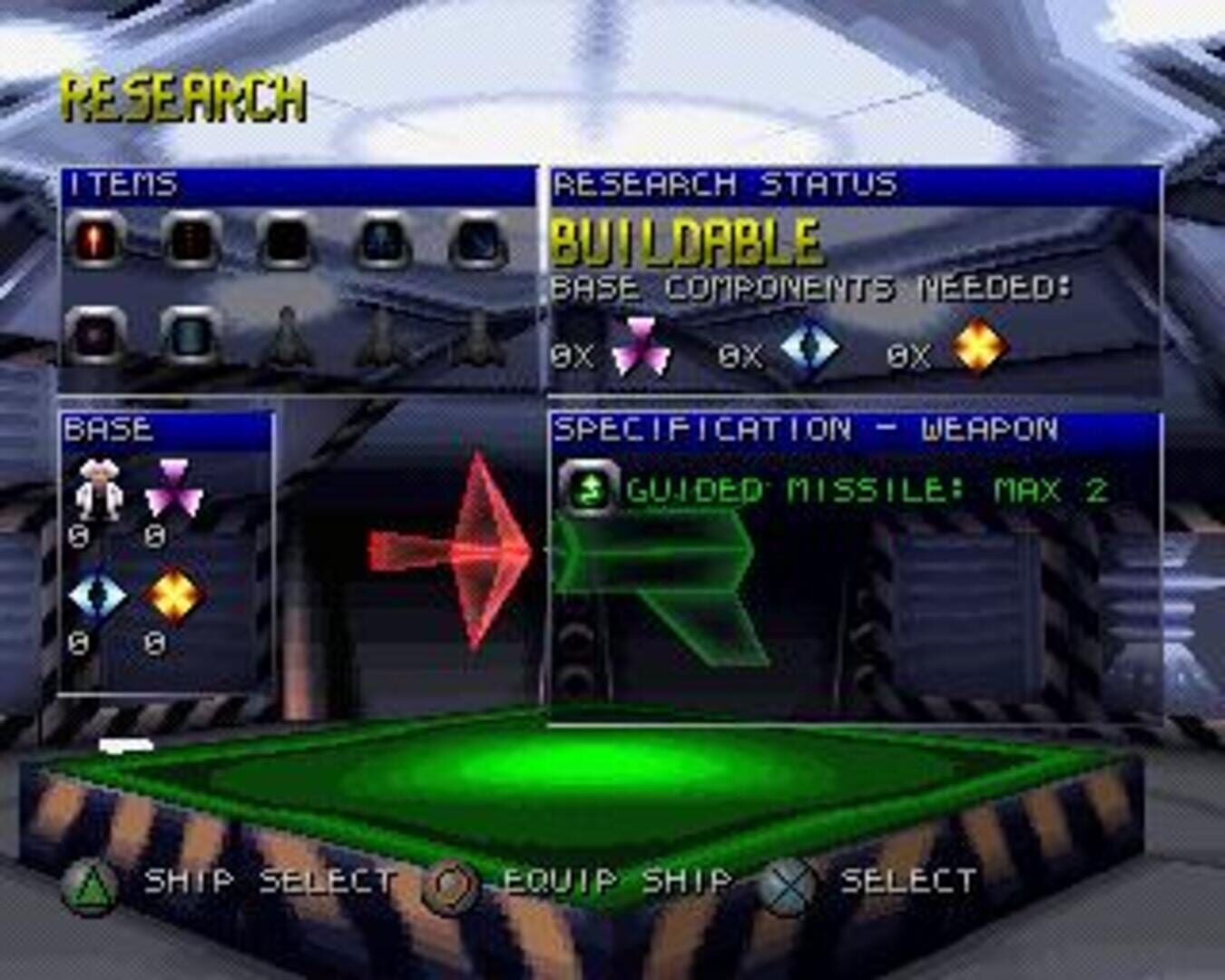Select the first ship silhouette in ITEMS
Screen dimensions: 1225x980
[x=286, y=340]
